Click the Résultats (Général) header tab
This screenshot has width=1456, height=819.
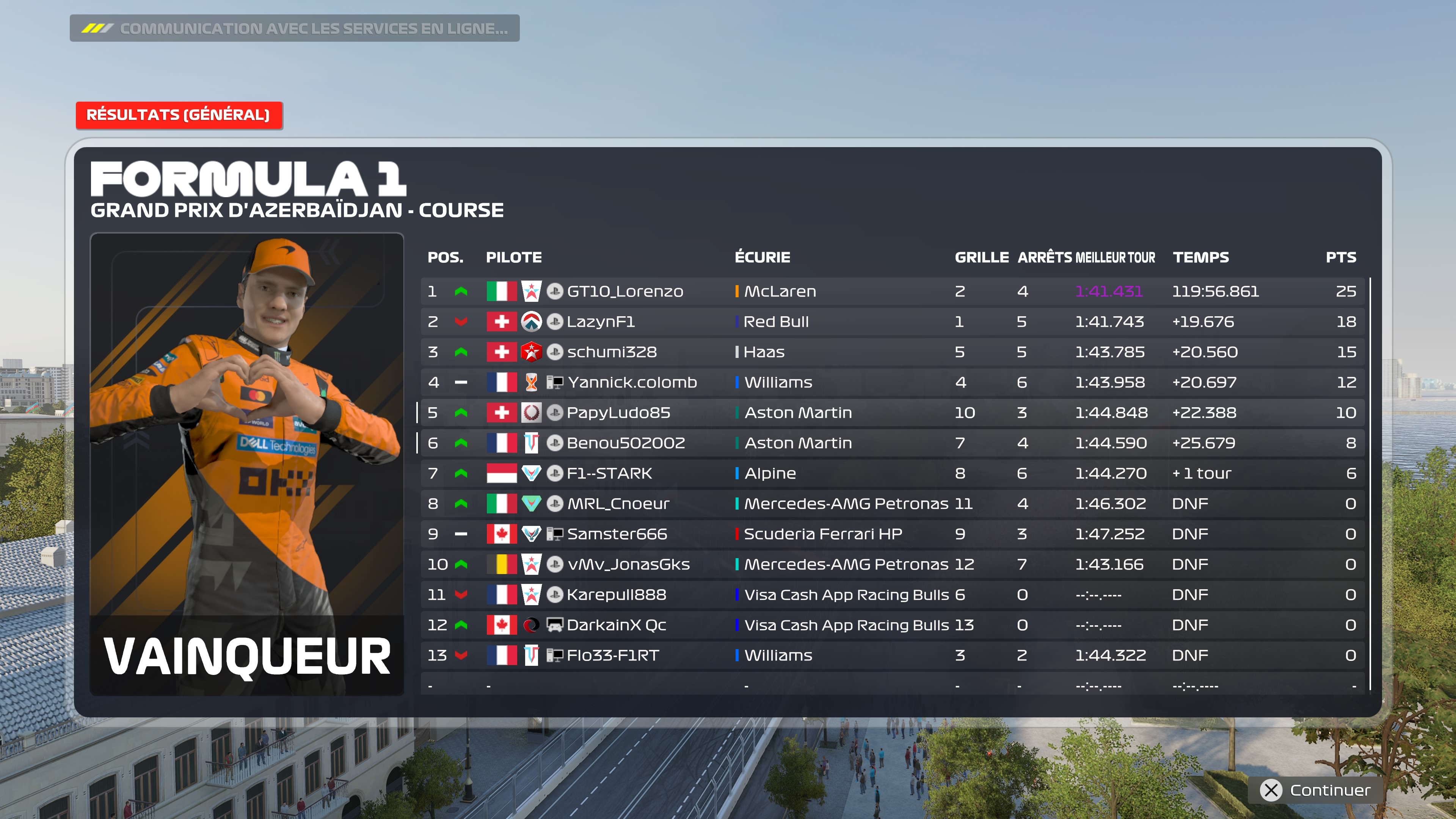coord(179,115)
